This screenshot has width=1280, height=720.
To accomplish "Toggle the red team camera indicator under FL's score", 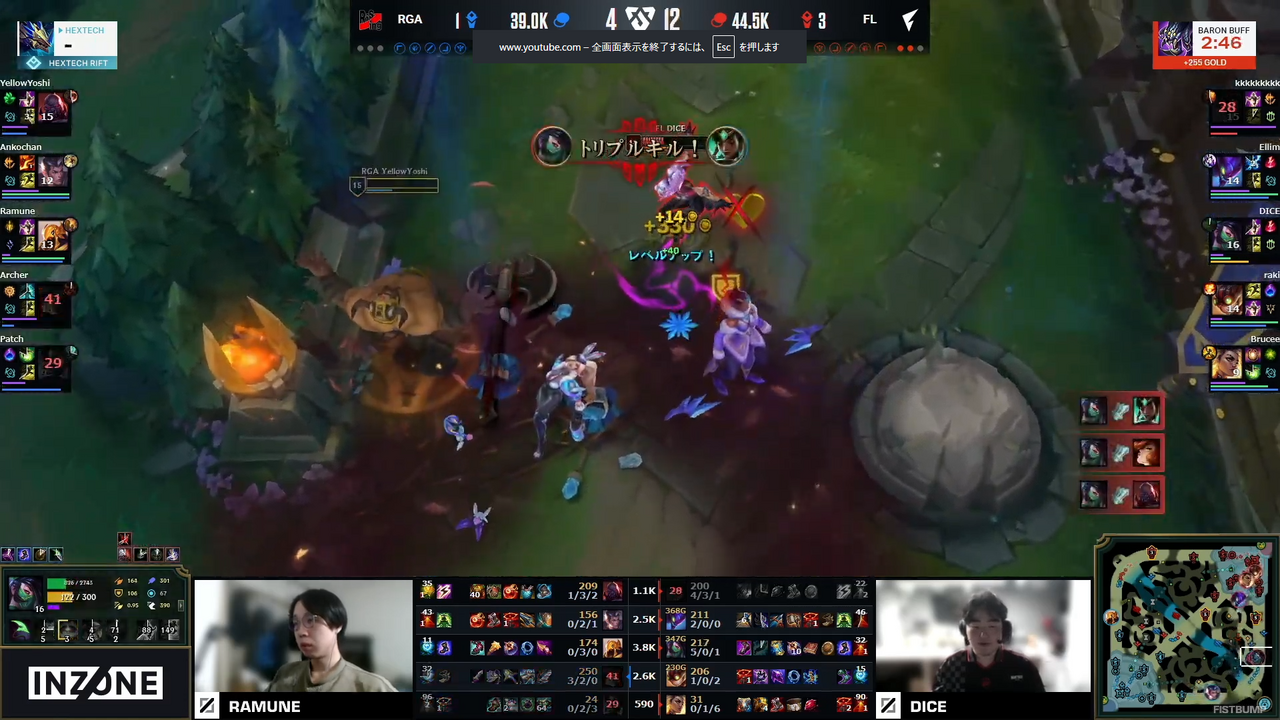I will pos(901,47).
